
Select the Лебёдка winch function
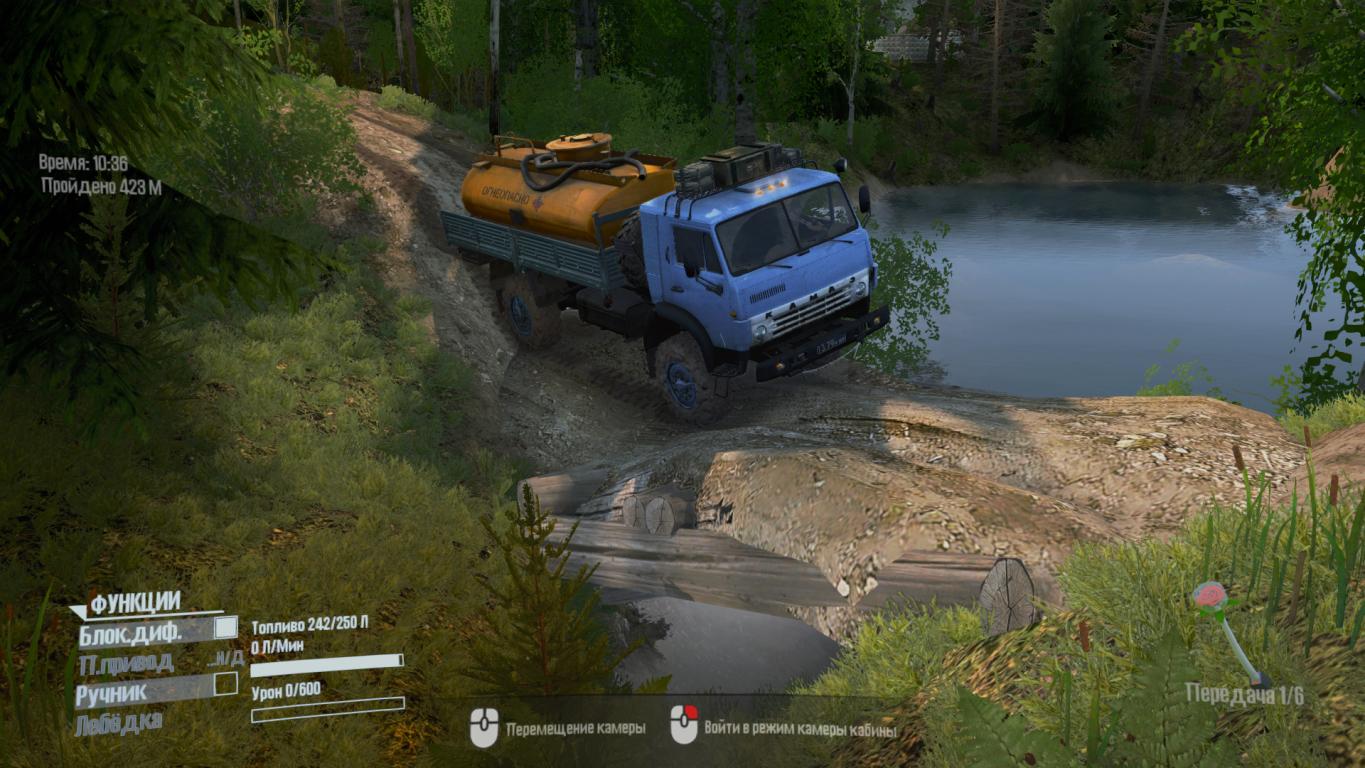click(118, 722)
